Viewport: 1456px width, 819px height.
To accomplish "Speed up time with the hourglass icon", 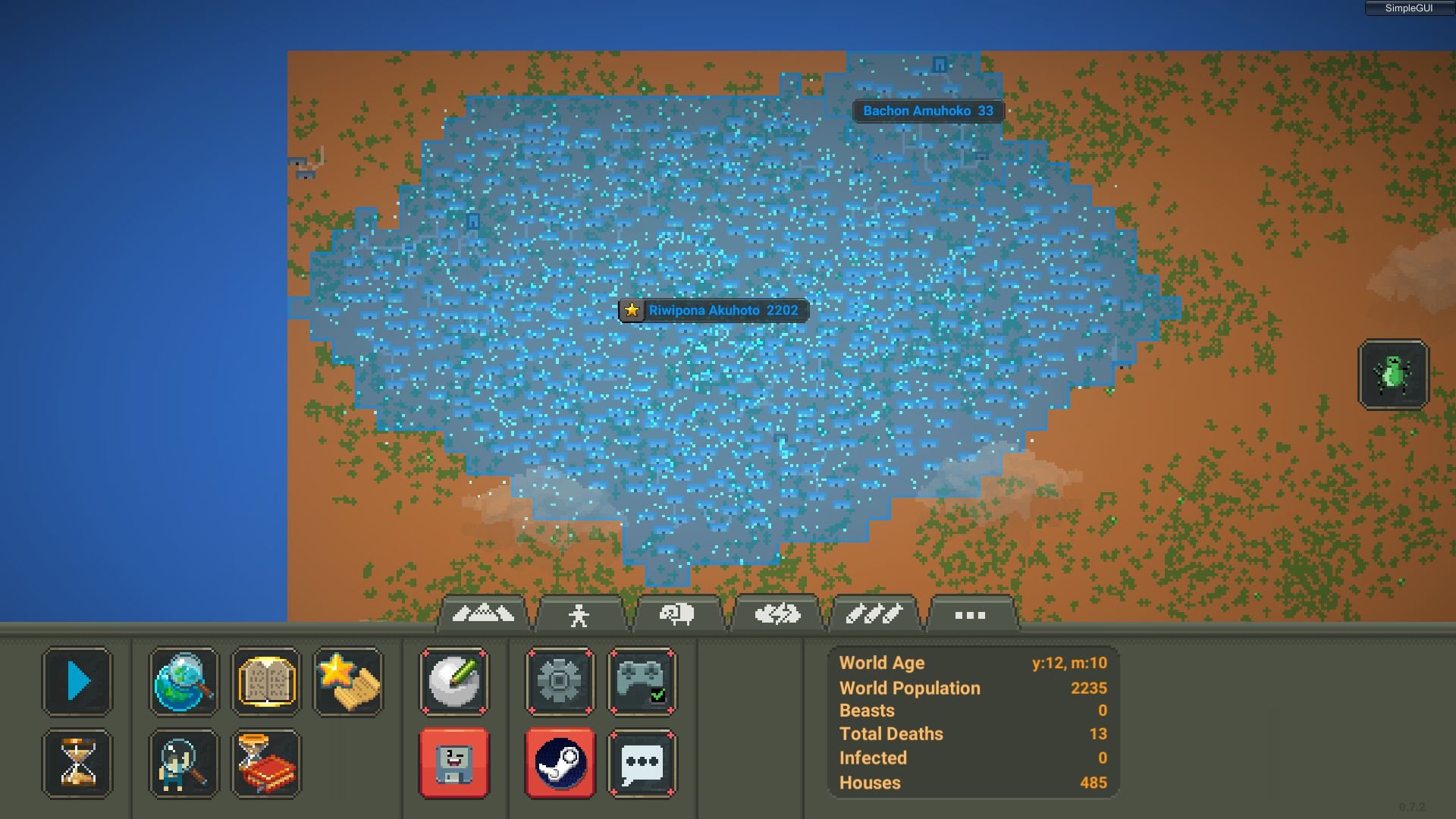I will tap(77, 764).
